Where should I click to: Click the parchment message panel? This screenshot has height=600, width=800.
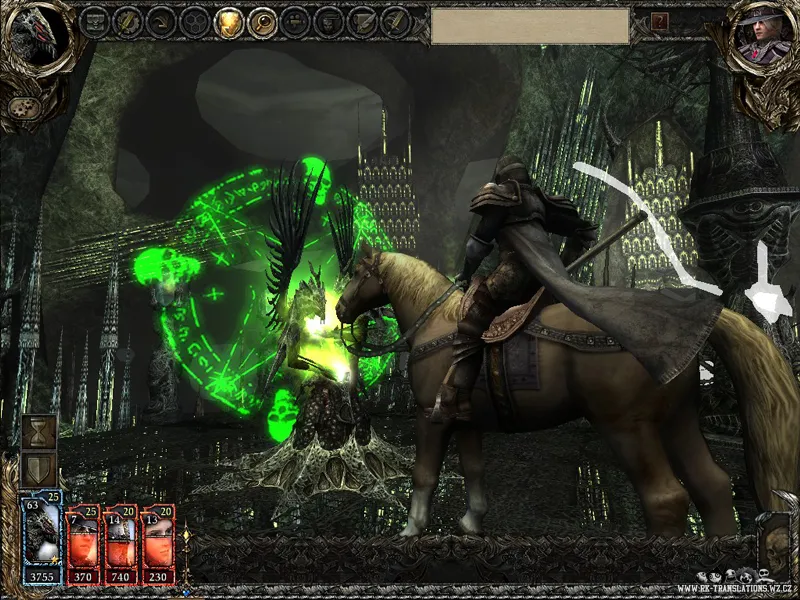(530, 26)
